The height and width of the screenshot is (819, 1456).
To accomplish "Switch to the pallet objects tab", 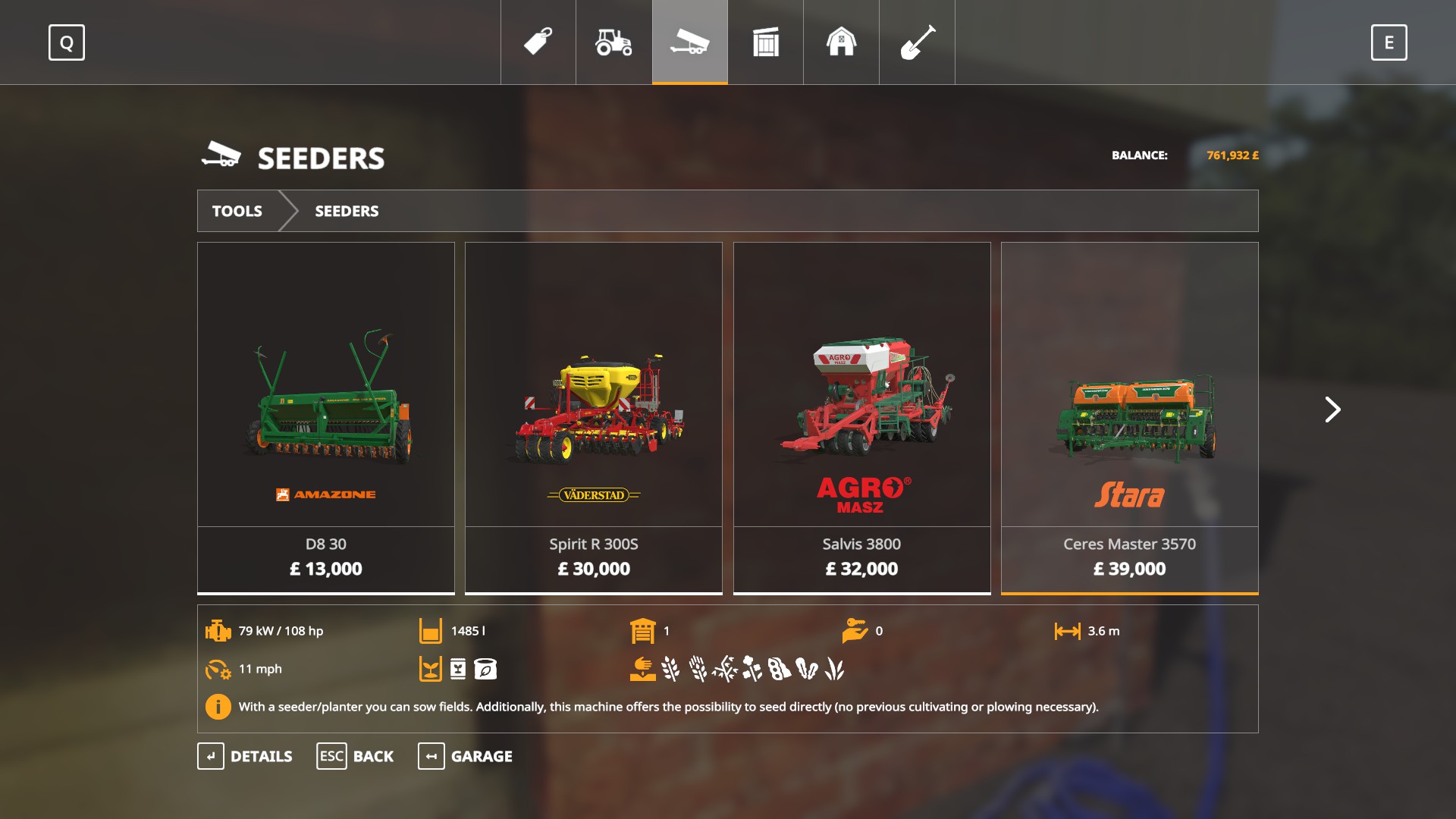I will [766, 42].
